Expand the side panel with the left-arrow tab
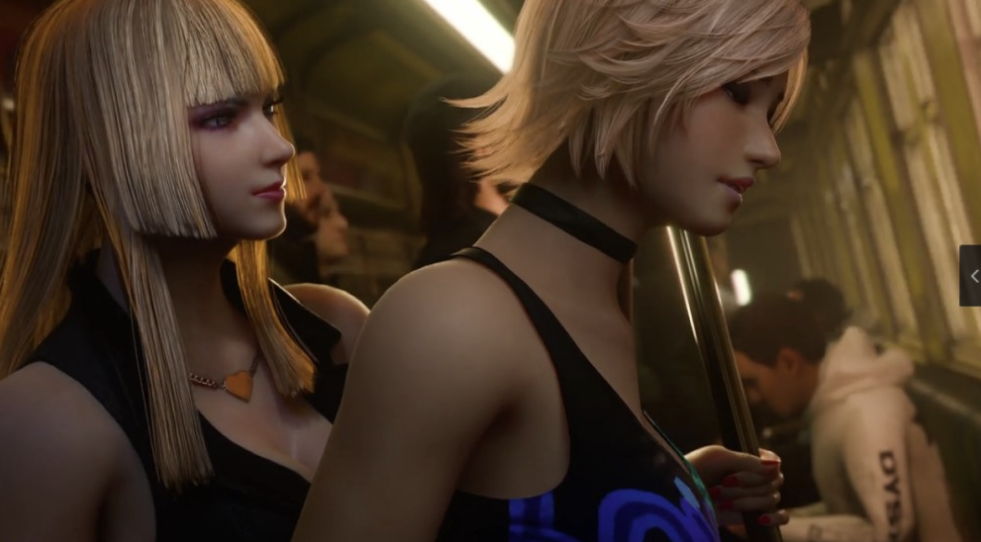 click(x=972, y=276)
